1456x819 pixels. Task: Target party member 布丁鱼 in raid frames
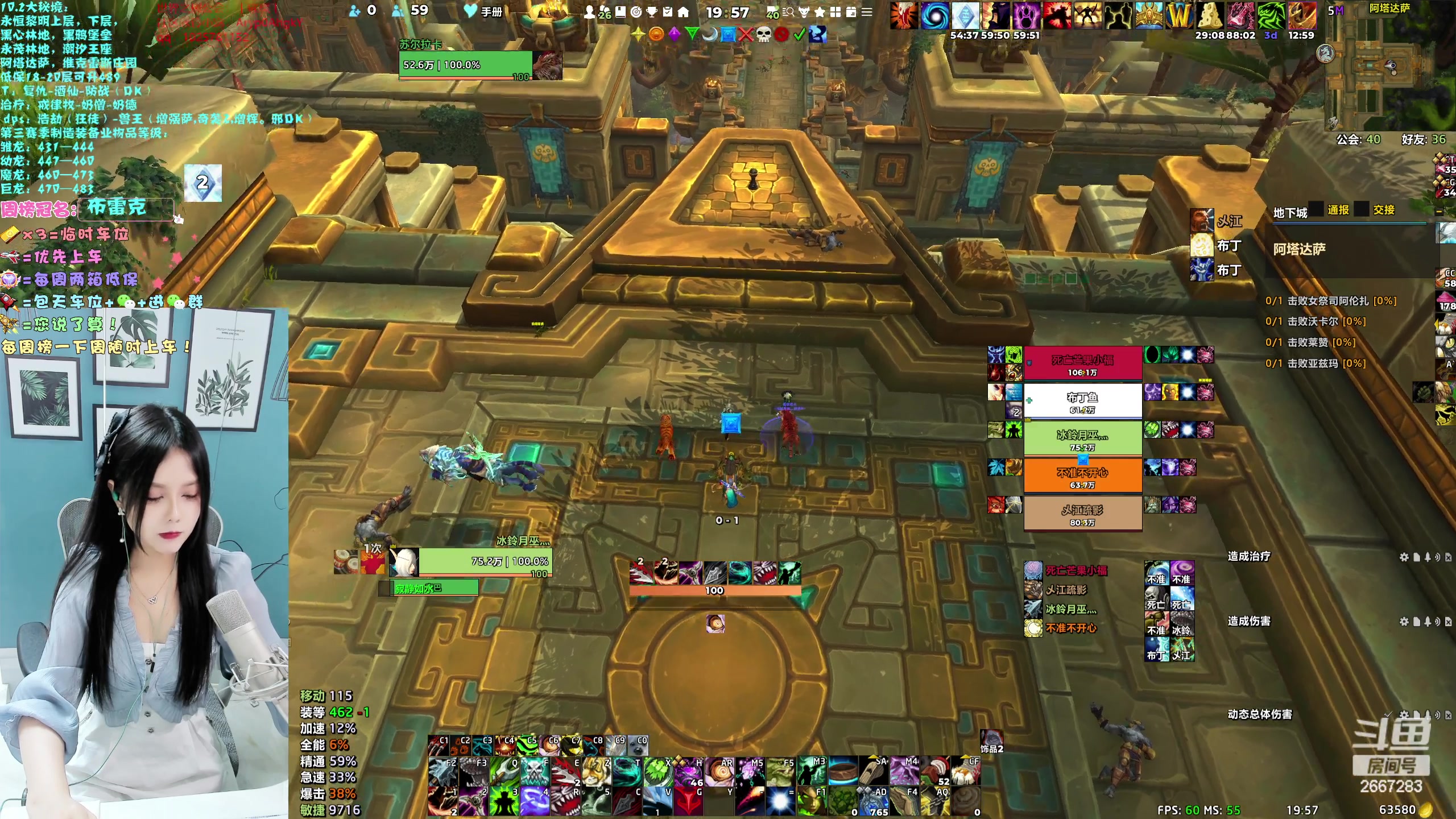pos(1082,402)
